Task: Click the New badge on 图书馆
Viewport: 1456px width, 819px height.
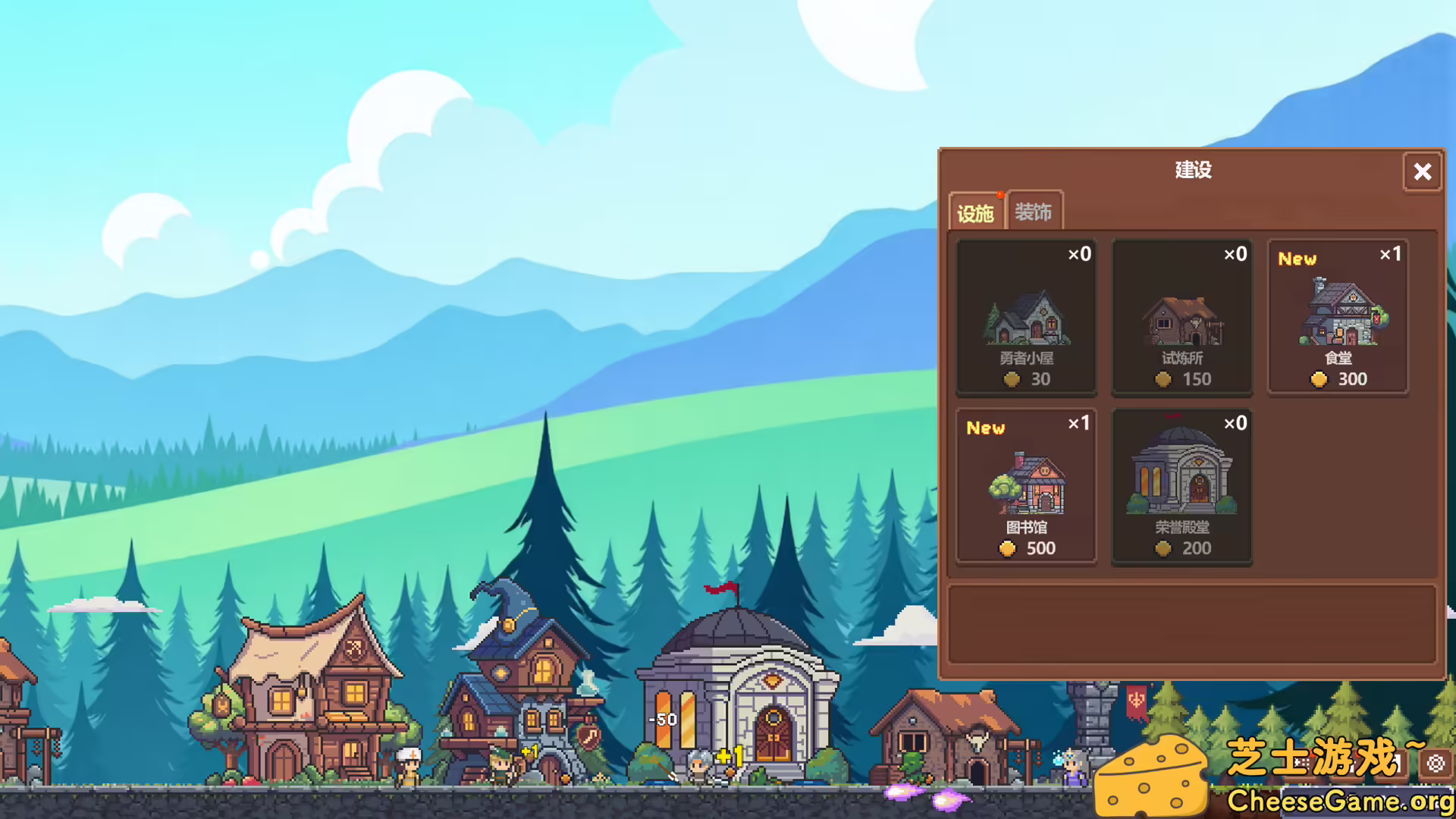Action: coord(985,428)
